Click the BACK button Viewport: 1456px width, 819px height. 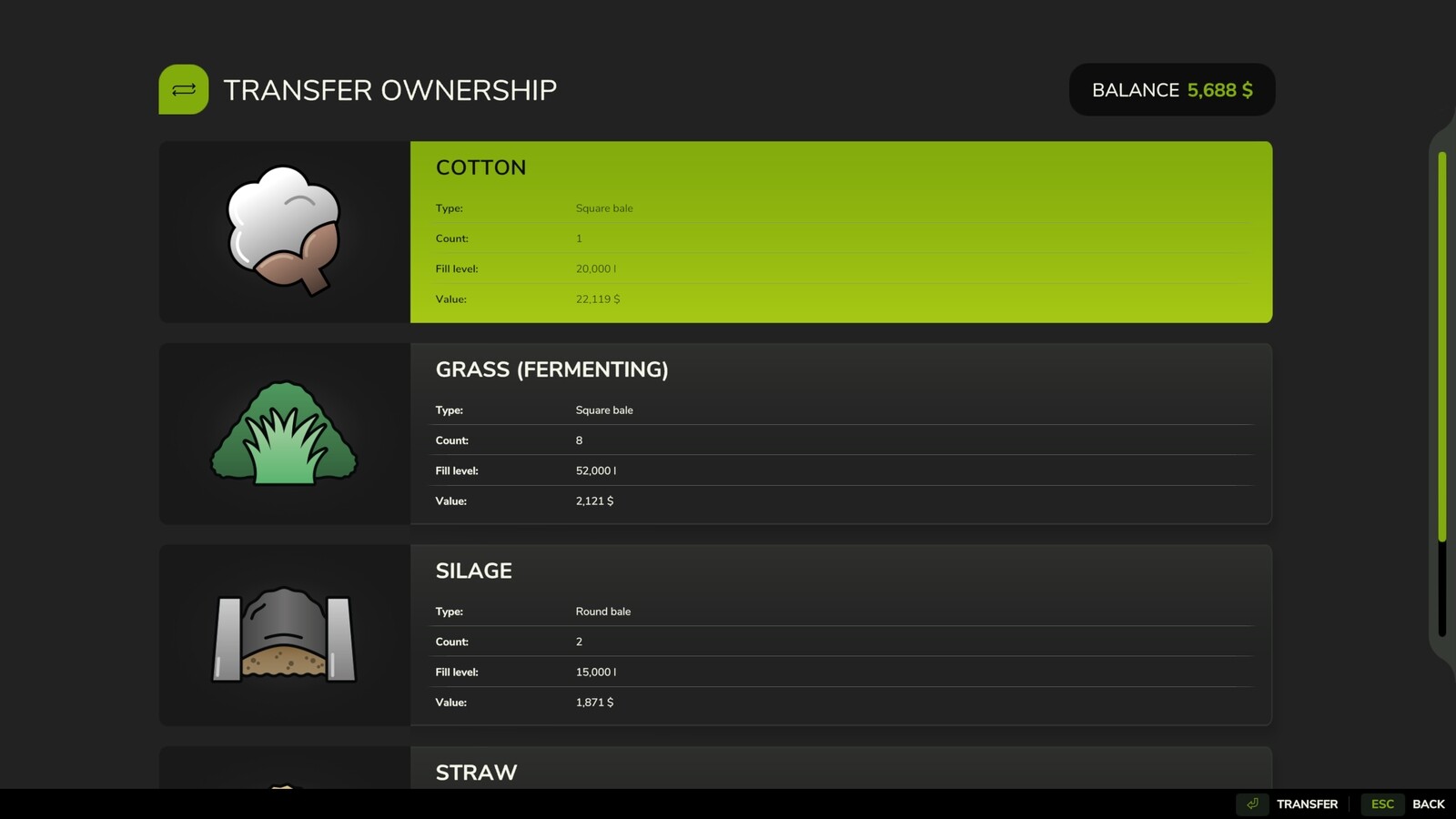[1429, 804]
